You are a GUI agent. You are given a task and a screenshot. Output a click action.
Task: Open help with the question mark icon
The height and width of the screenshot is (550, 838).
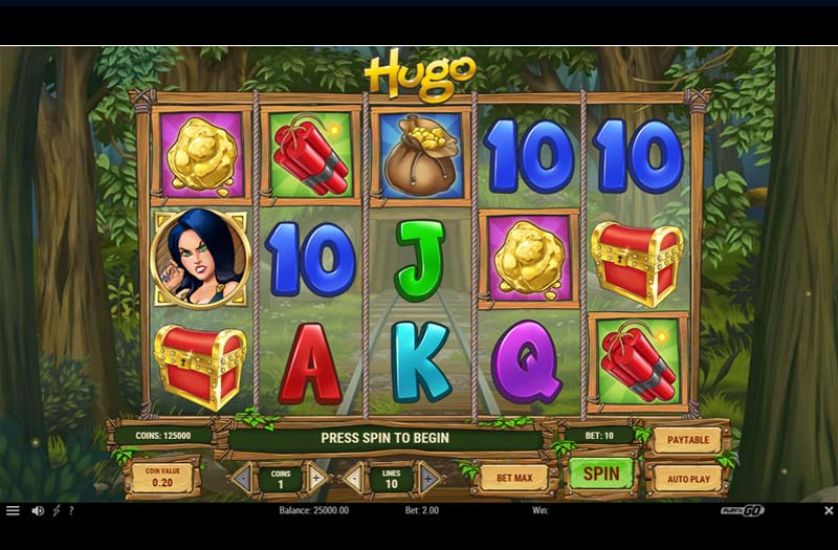pyautogui.click(x=71, y=511)
